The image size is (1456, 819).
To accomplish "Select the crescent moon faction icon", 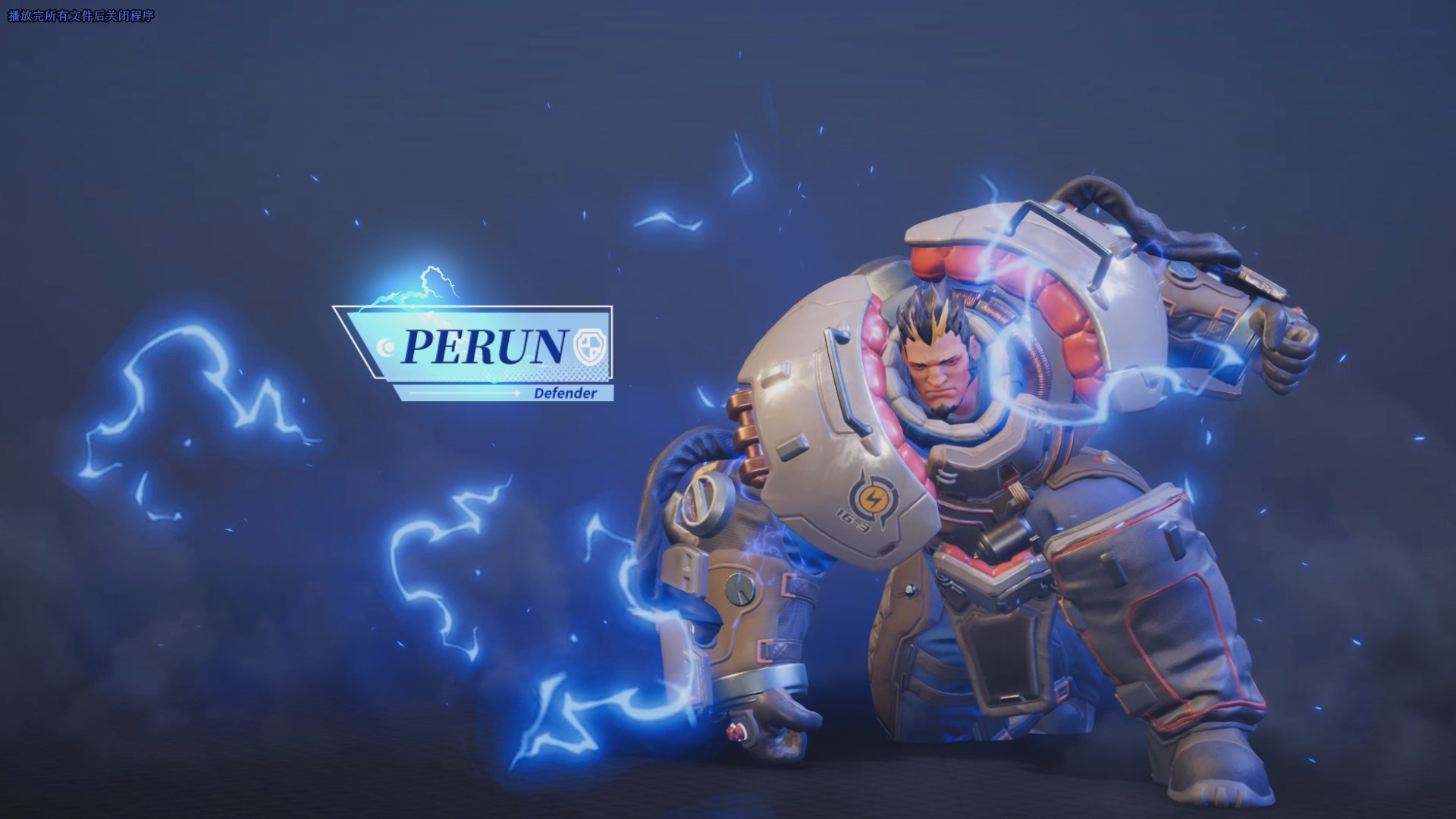I will coord(387,347).
